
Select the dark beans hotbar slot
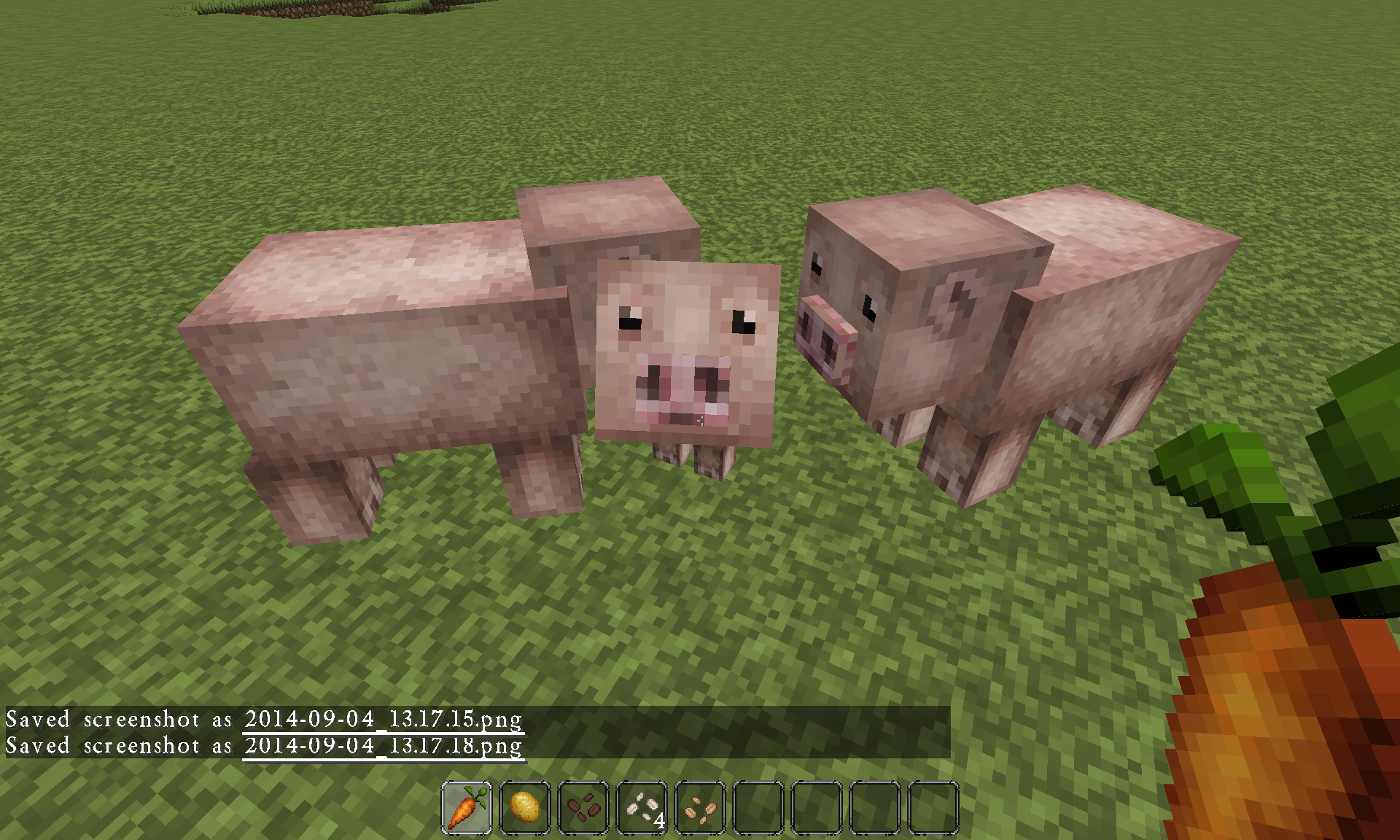point(582,809)
